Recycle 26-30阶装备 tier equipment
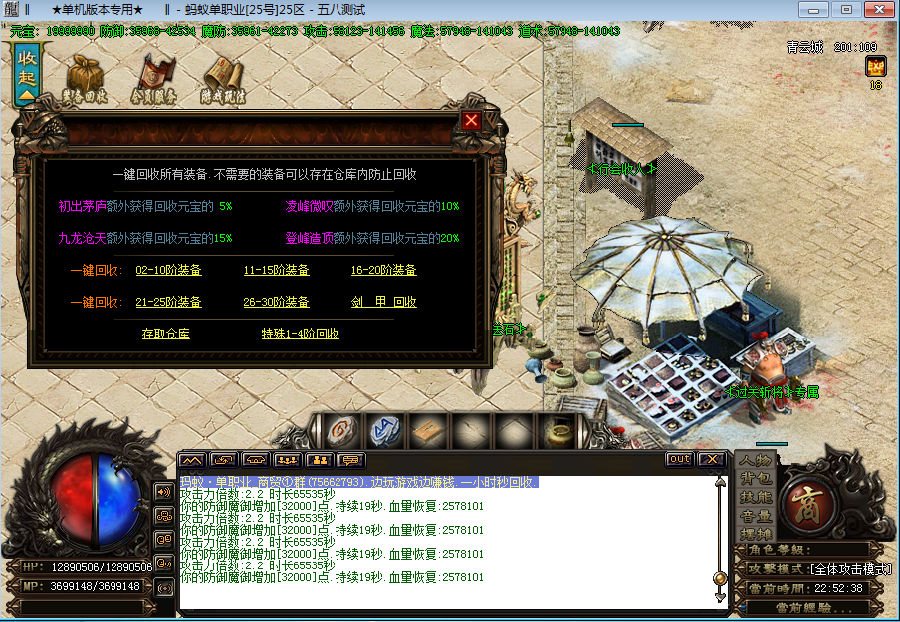900x622 pixels. [x=276, y=302]
